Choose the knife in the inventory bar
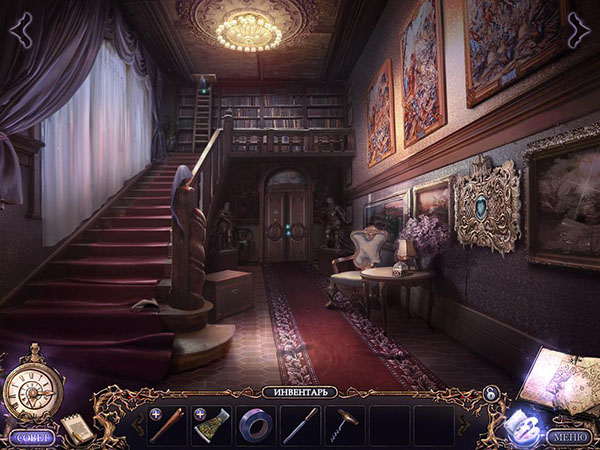The height and width of the screenshot is (450, 600). pos(299,425)
